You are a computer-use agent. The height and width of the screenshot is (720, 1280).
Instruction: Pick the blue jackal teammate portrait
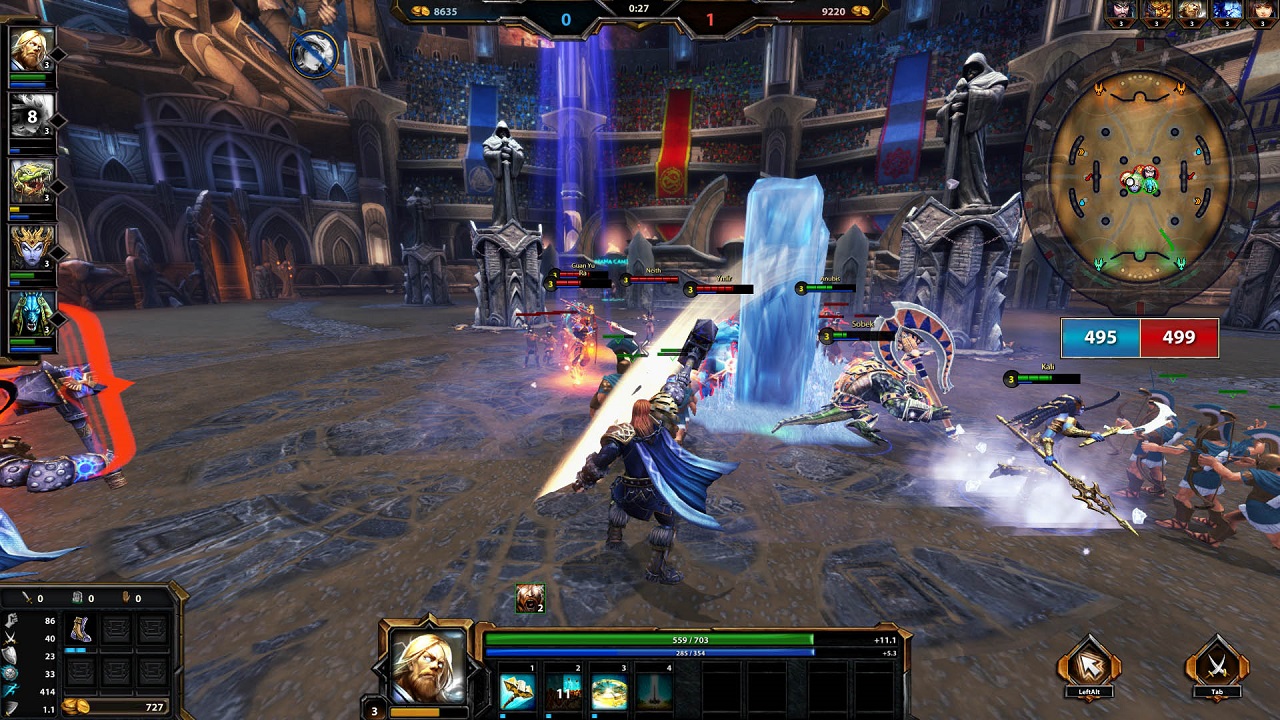30,317
